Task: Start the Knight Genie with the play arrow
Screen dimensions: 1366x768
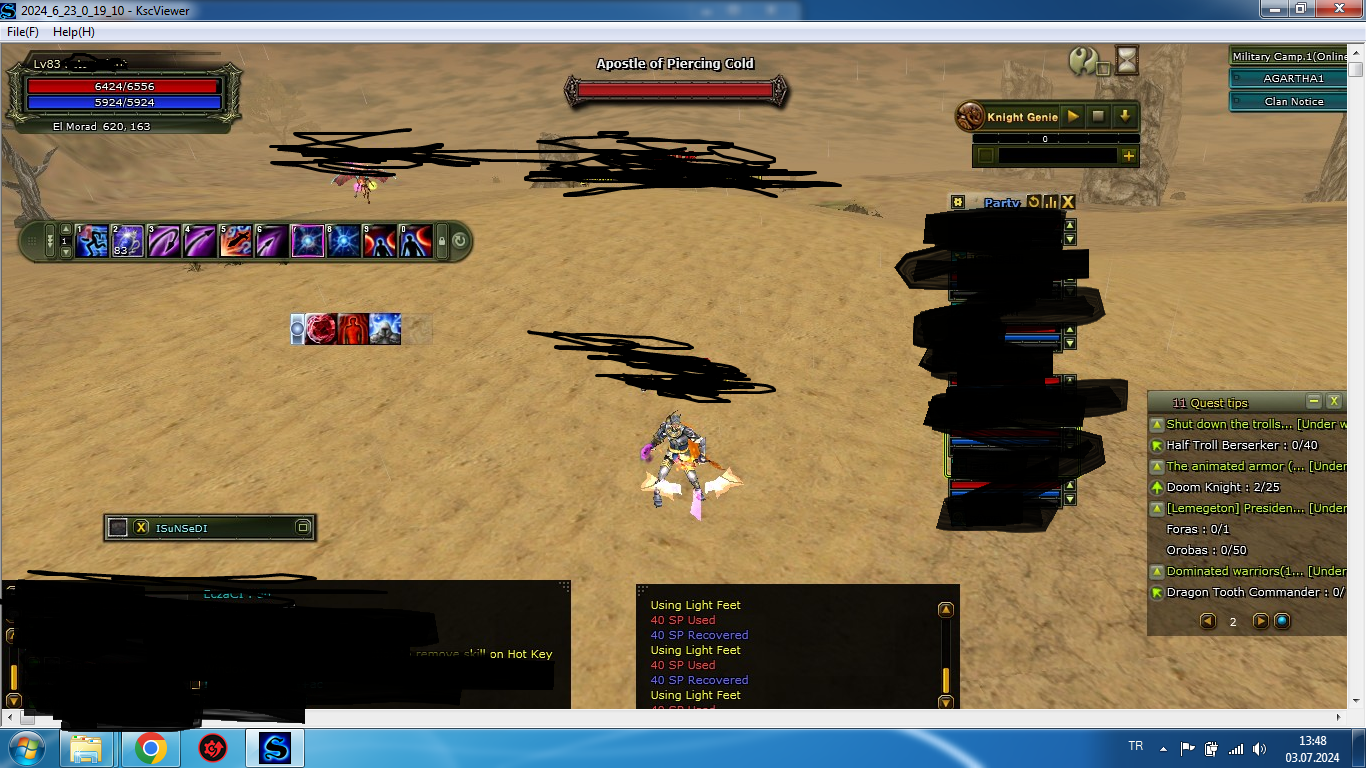Action: click(1072, 117)
